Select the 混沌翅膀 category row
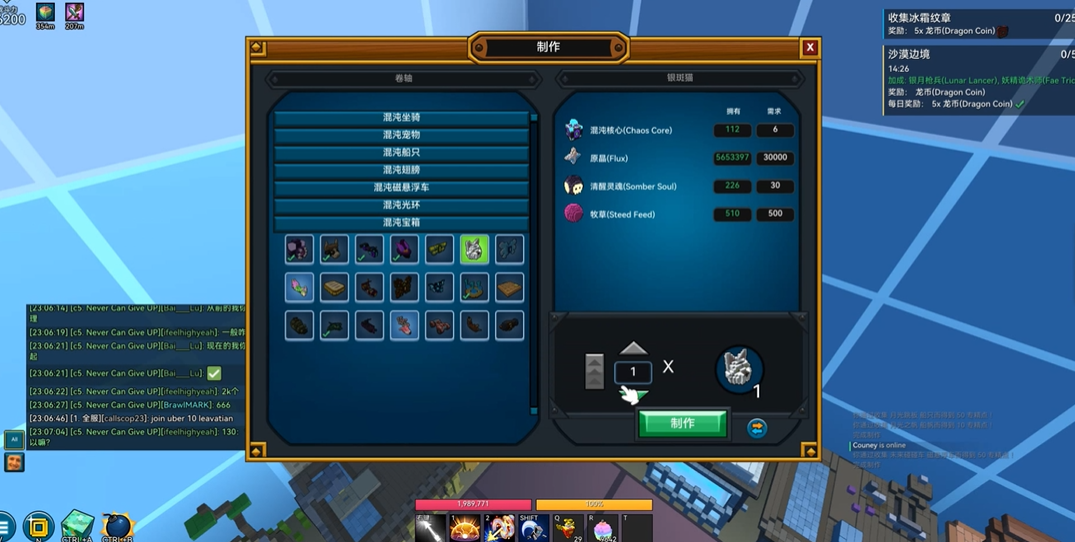Screen dimensions: 1075x542 [401, 170]
